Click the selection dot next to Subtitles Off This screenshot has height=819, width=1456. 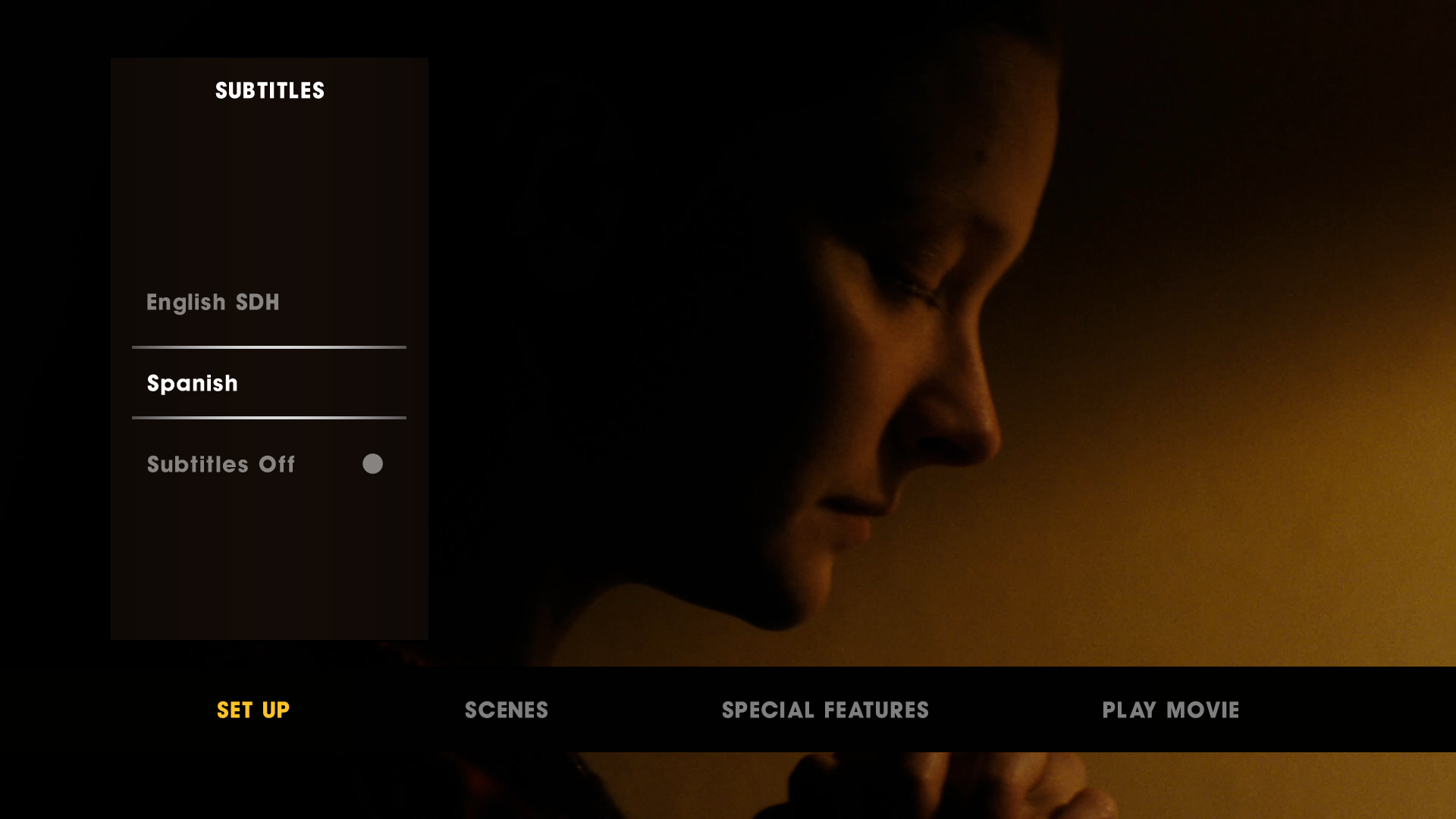372,464
